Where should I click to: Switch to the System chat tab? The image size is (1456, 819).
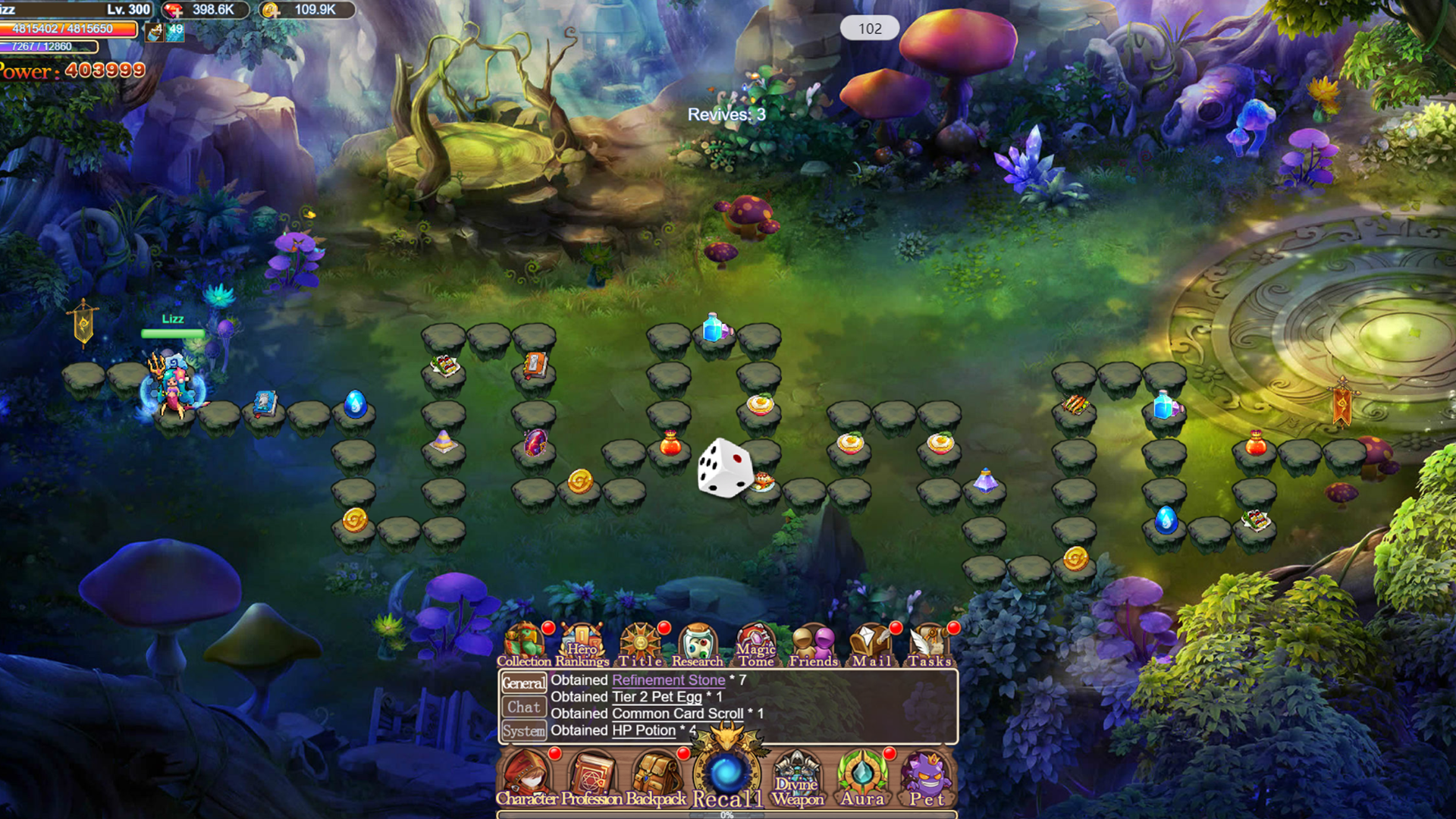tap(525, 730)
